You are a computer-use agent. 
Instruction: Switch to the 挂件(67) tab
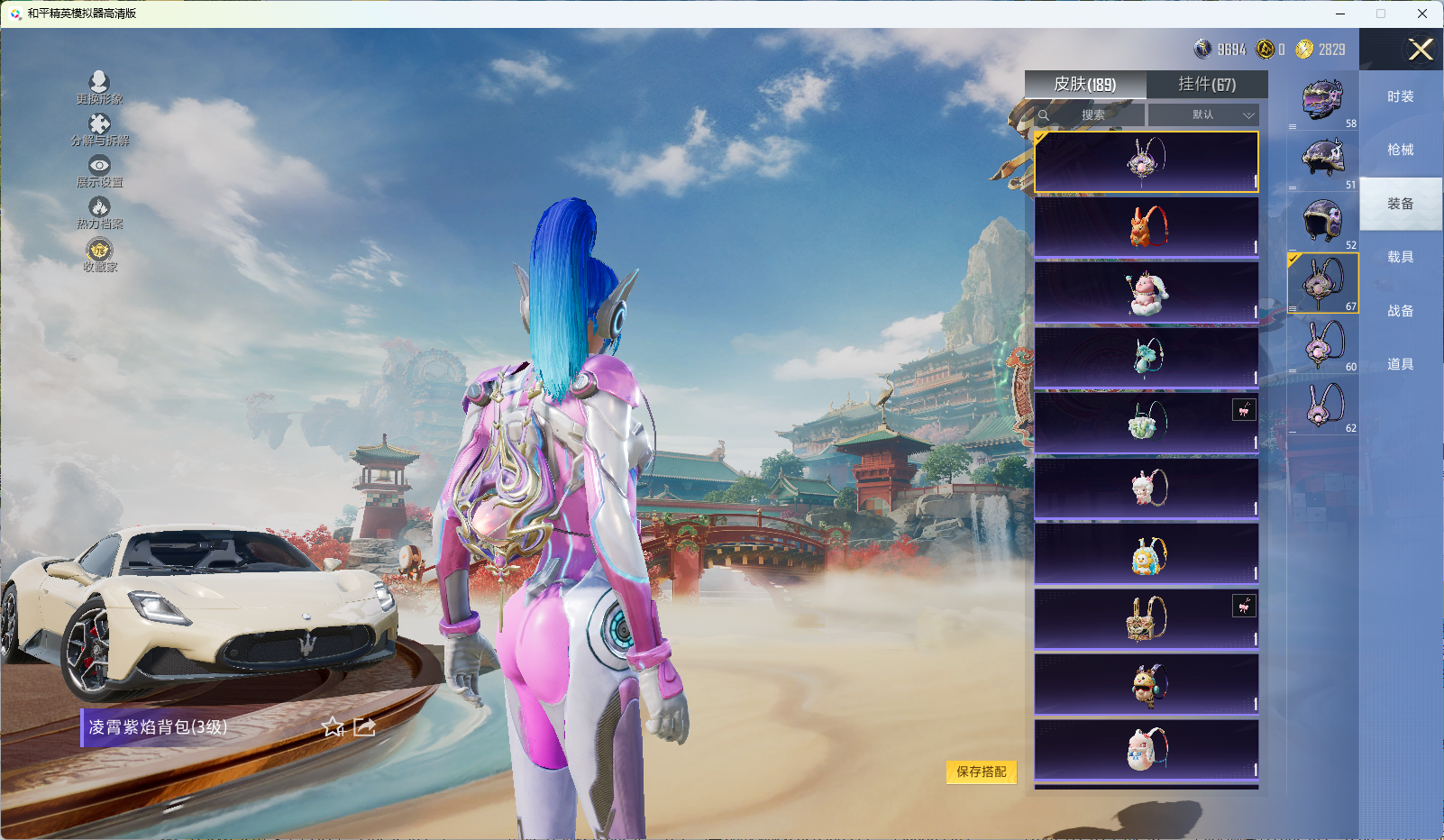click(1207, 85)
